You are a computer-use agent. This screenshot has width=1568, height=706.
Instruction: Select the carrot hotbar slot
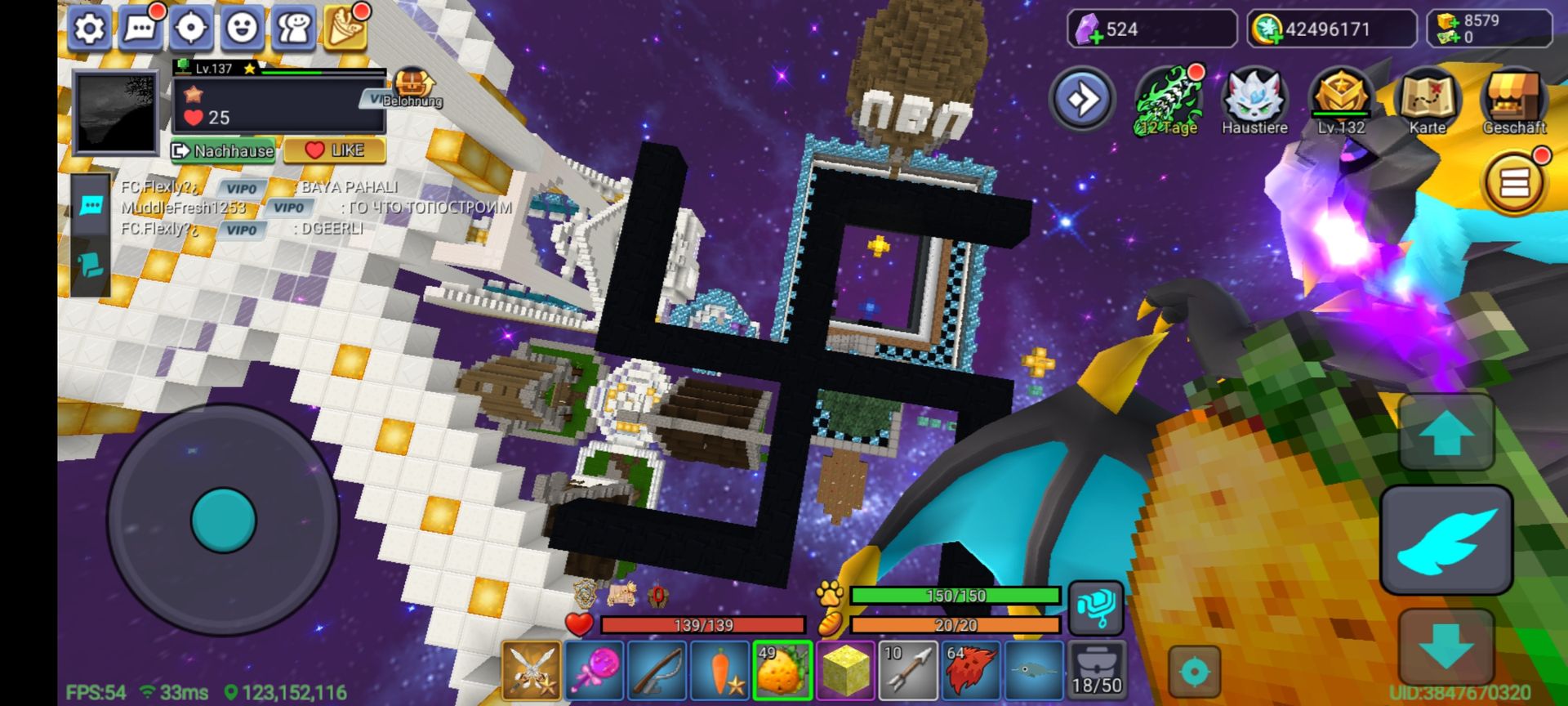coord(720,671)
